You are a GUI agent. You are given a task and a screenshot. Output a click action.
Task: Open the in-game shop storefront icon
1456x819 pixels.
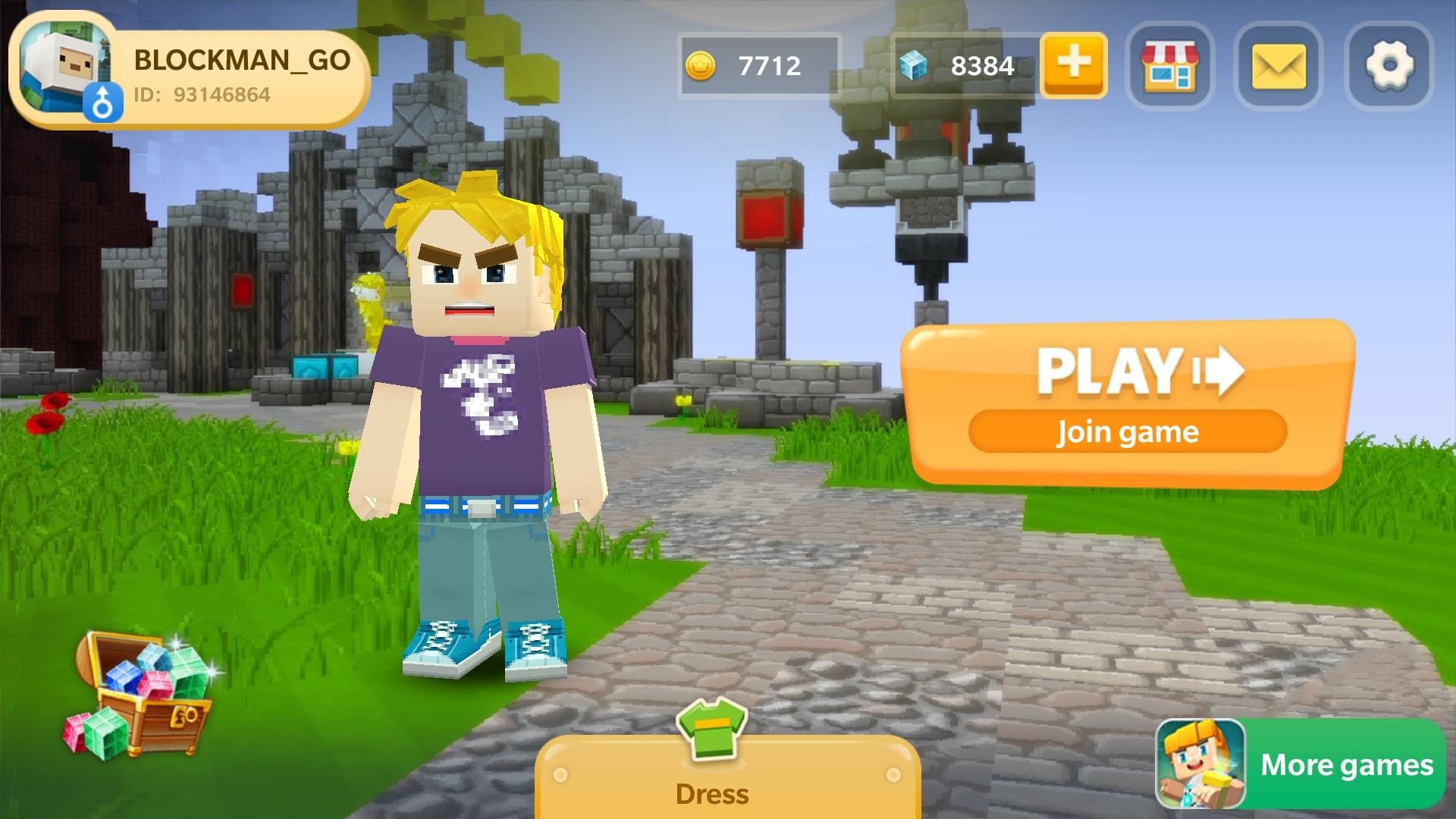click(x=1170, y=64)
